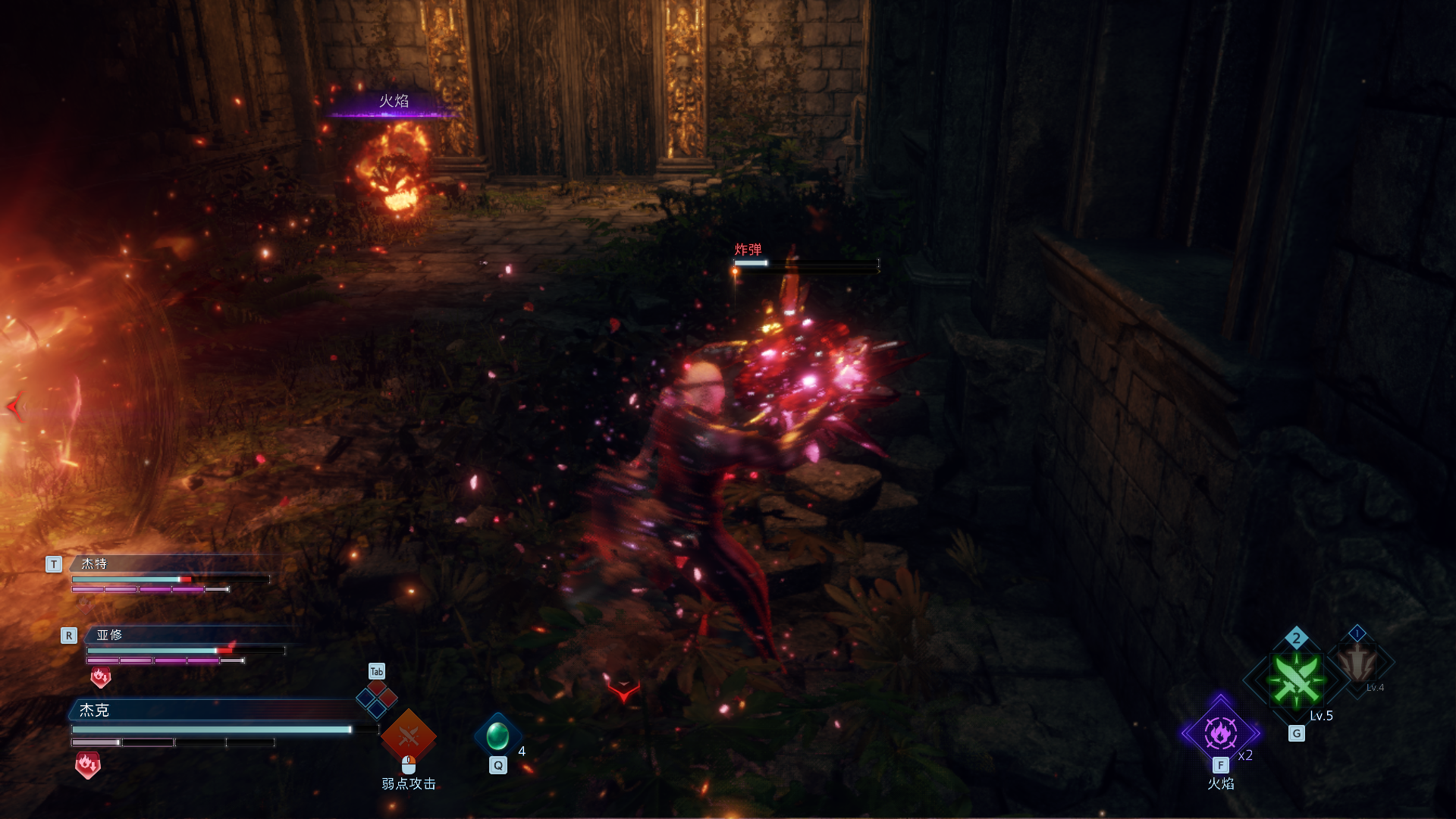1456x819 pixels.
Task: Select the active character 杰克 nameplate
Action: coord(95,710)
